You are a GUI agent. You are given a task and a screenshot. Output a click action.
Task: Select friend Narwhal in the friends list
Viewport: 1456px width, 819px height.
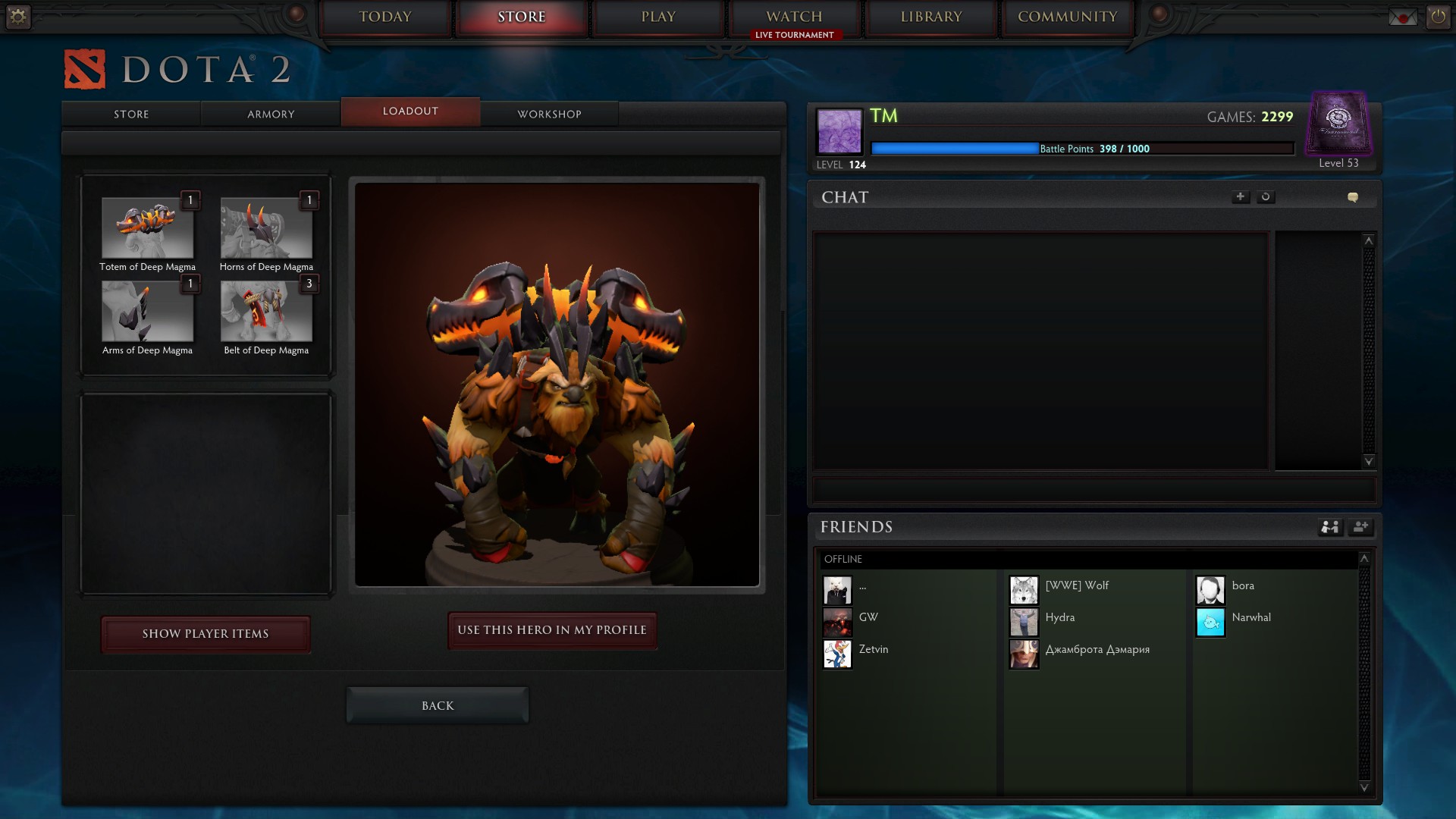(1250, 617)
